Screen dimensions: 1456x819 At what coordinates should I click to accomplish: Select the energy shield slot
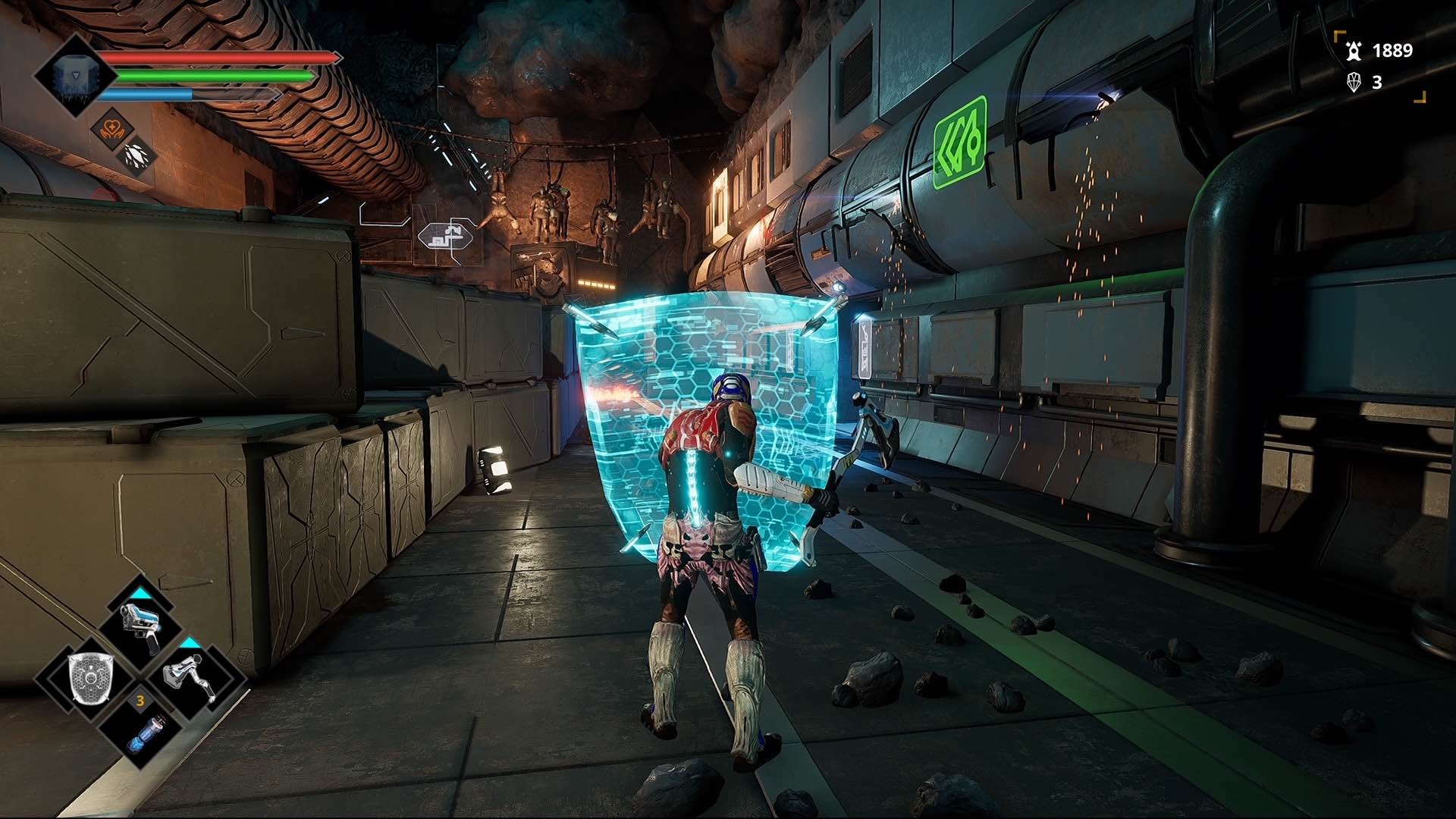pyautogui.click(x=90, y=677)
